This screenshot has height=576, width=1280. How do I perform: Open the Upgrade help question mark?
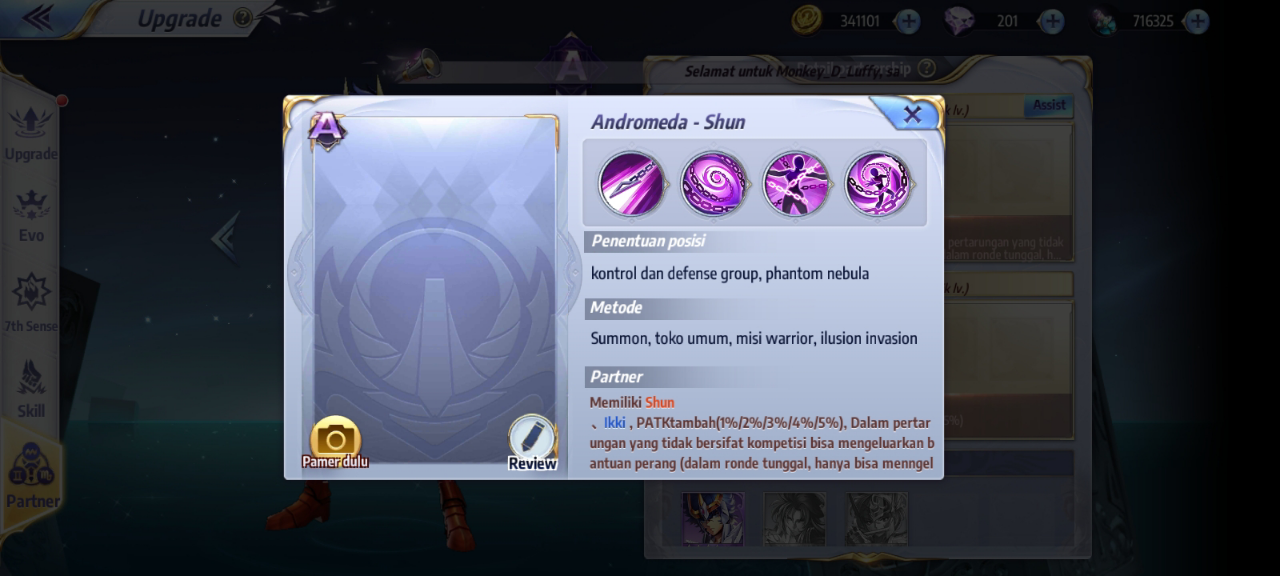(x=242, y=18)
